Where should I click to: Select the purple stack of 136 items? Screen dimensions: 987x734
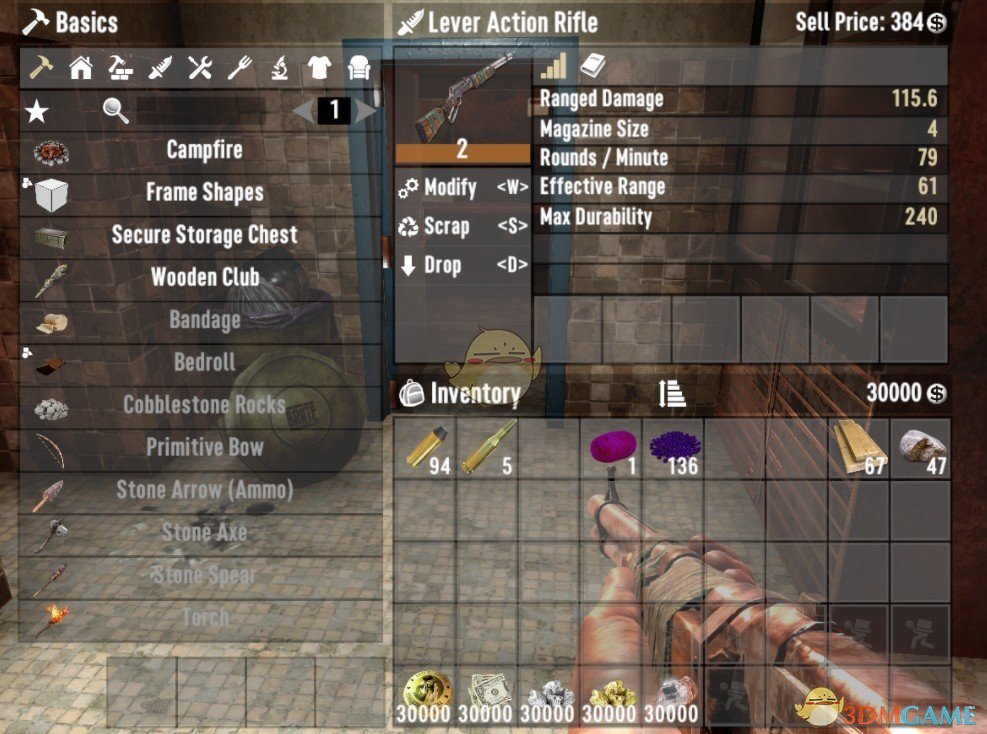673,449
